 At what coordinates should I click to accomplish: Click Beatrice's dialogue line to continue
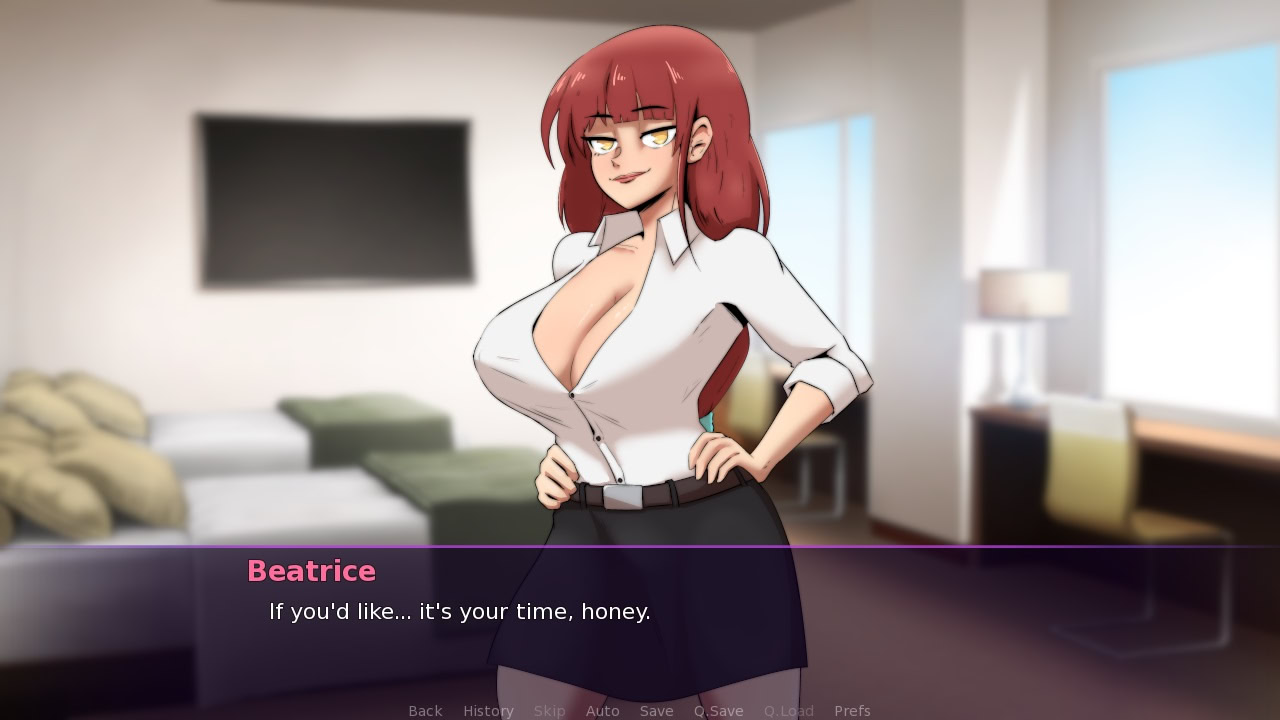coord(458,612)
